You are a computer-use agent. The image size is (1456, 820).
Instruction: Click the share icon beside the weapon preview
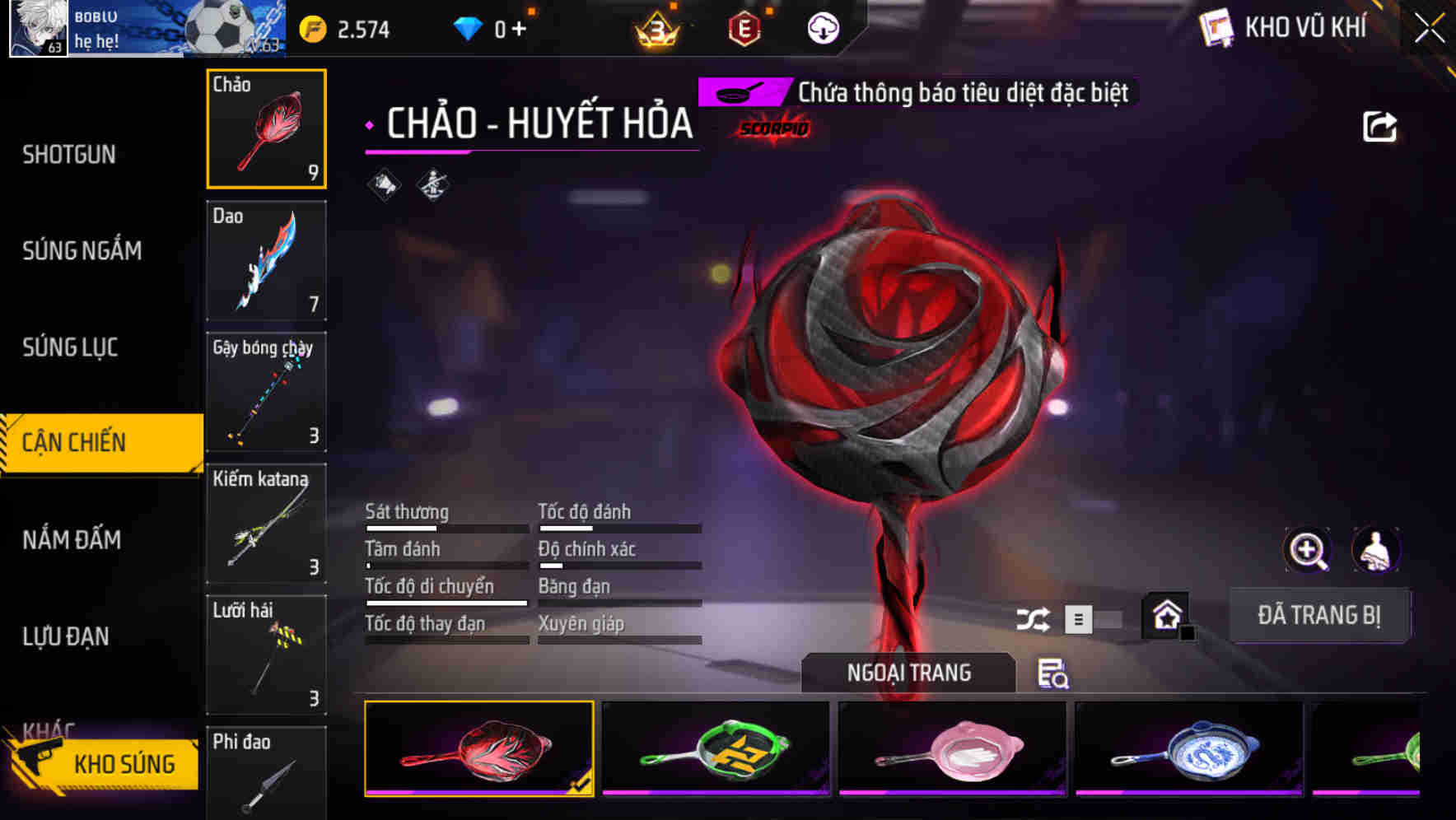coord(1379,125)
